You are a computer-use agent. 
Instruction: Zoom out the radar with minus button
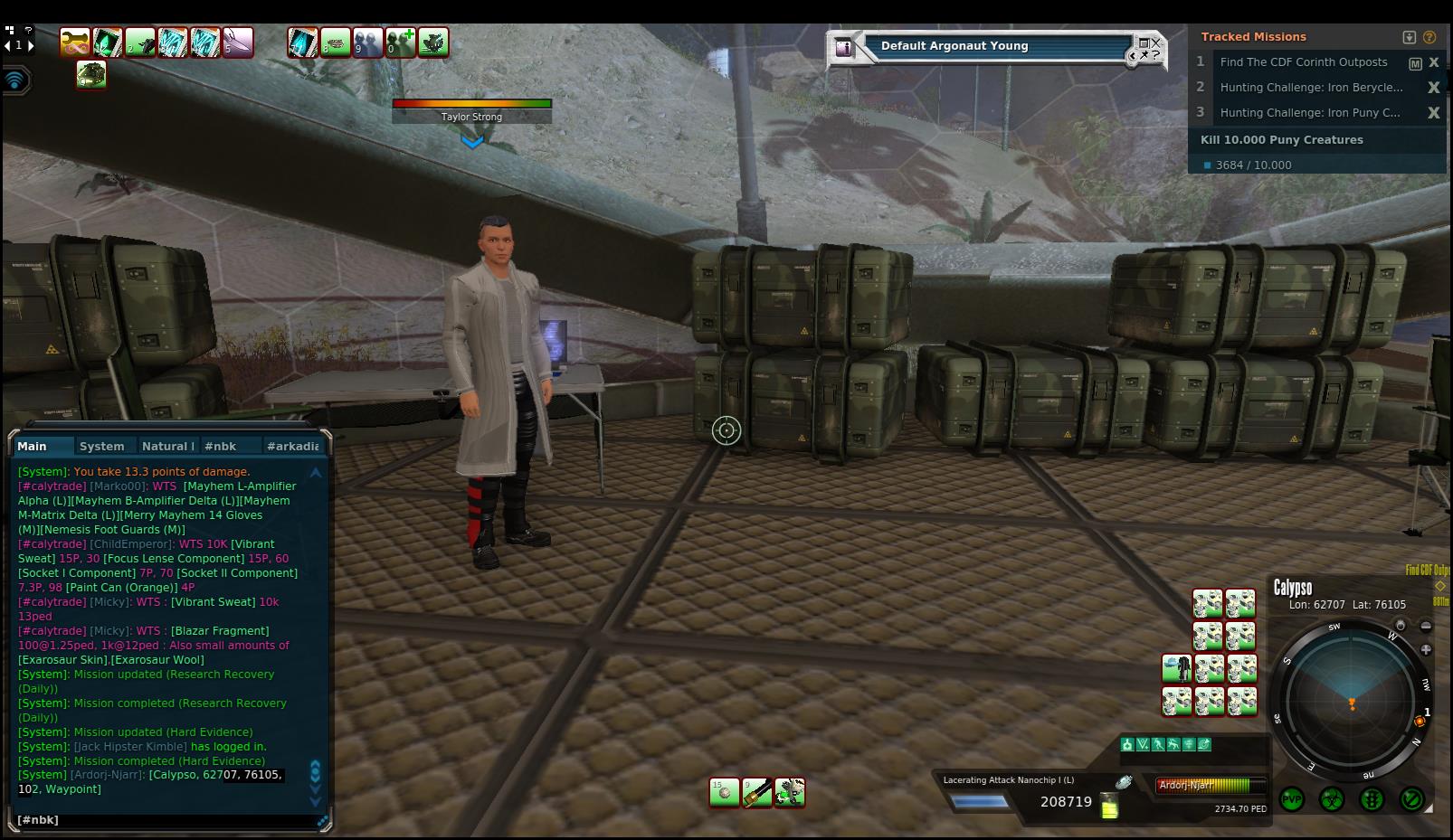[1426, 626]
